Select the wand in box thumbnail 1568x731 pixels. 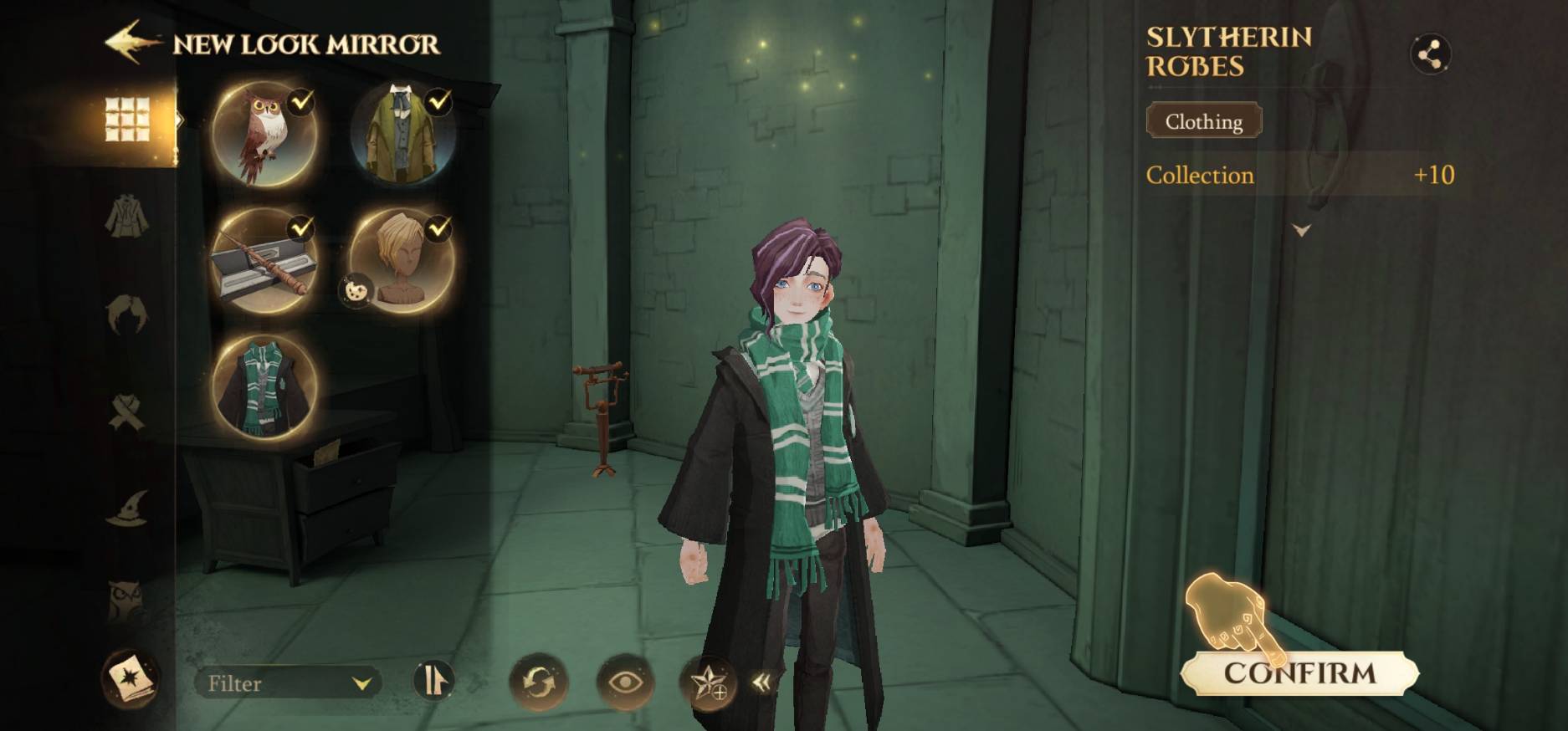pyautogui.click(x=264, y=261)
